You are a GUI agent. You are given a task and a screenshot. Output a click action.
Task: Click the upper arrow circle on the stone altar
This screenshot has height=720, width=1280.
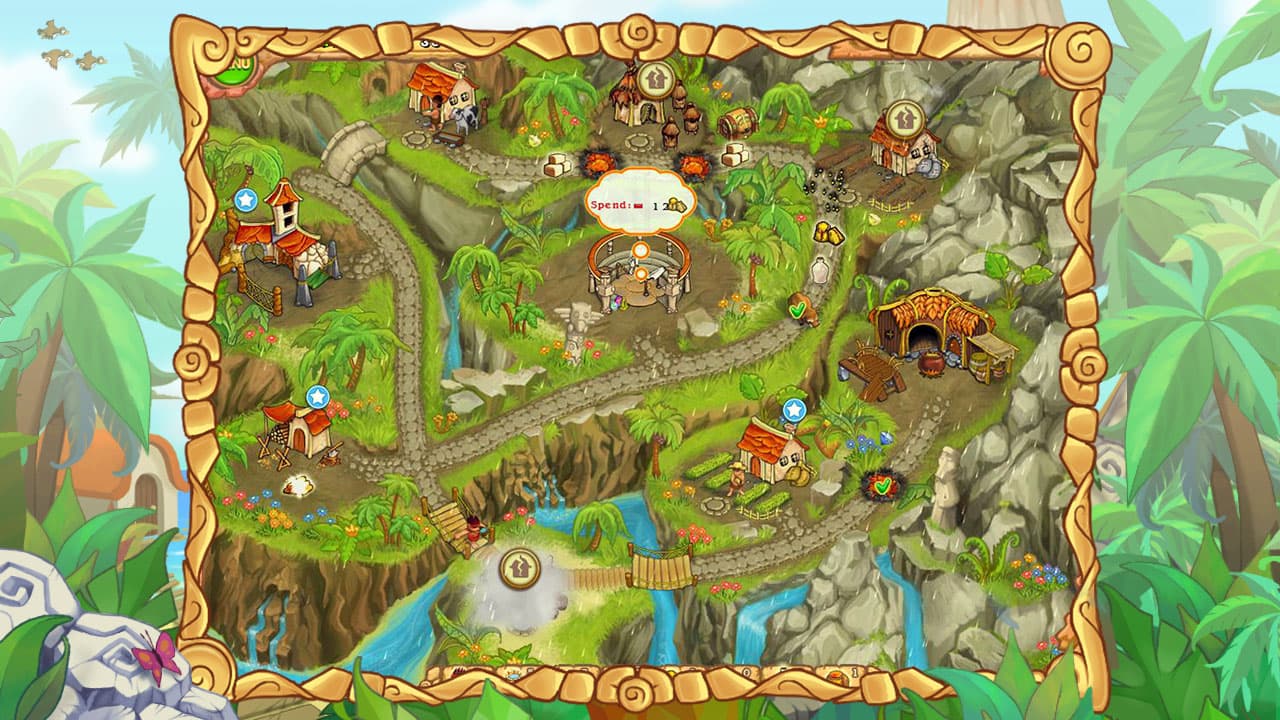click(643, 250)
